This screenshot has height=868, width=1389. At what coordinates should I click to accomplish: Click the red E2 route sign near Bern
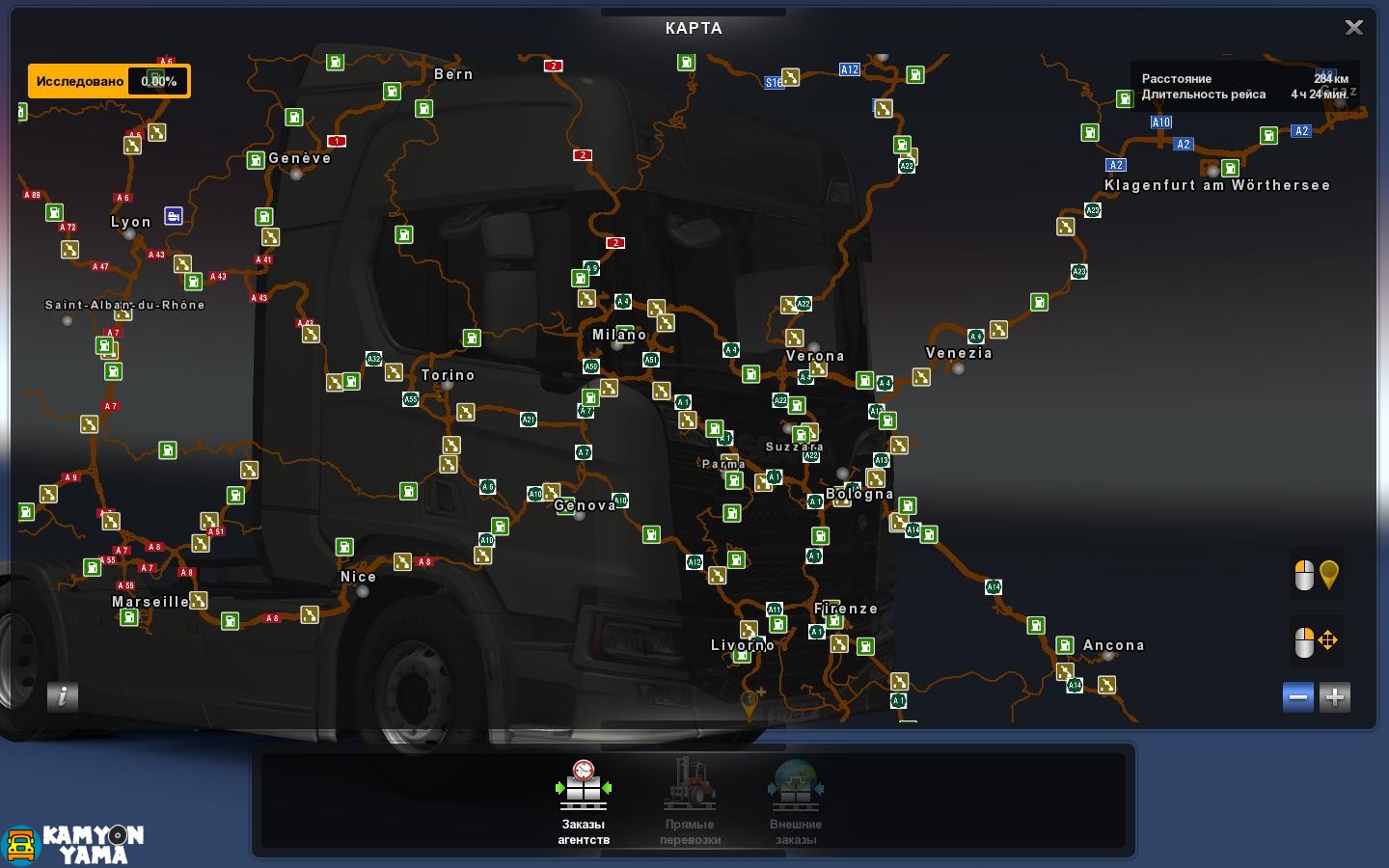pyautogui.click(x=553, y=66)
